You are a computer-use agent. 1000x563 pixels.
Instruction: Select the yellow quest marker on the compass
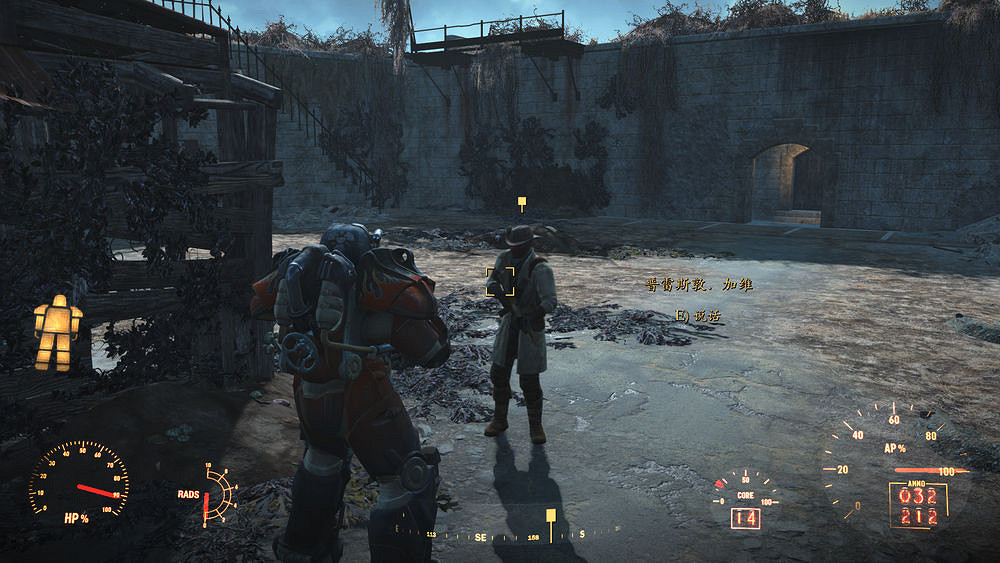(550, 516)
